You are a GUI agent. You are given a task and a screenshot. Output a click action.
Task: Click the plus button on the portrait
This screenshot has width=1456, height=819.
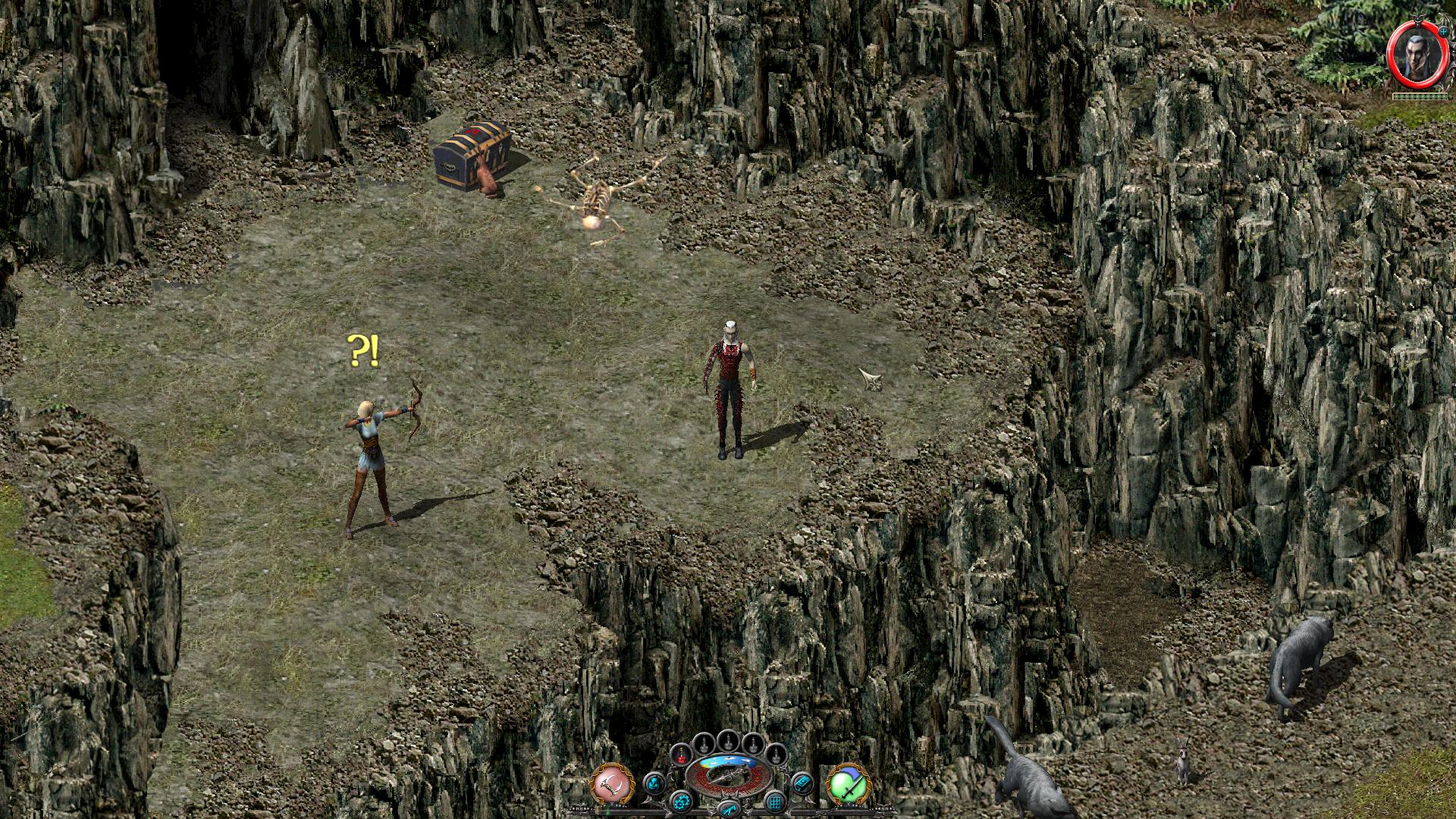[1442, 33]
